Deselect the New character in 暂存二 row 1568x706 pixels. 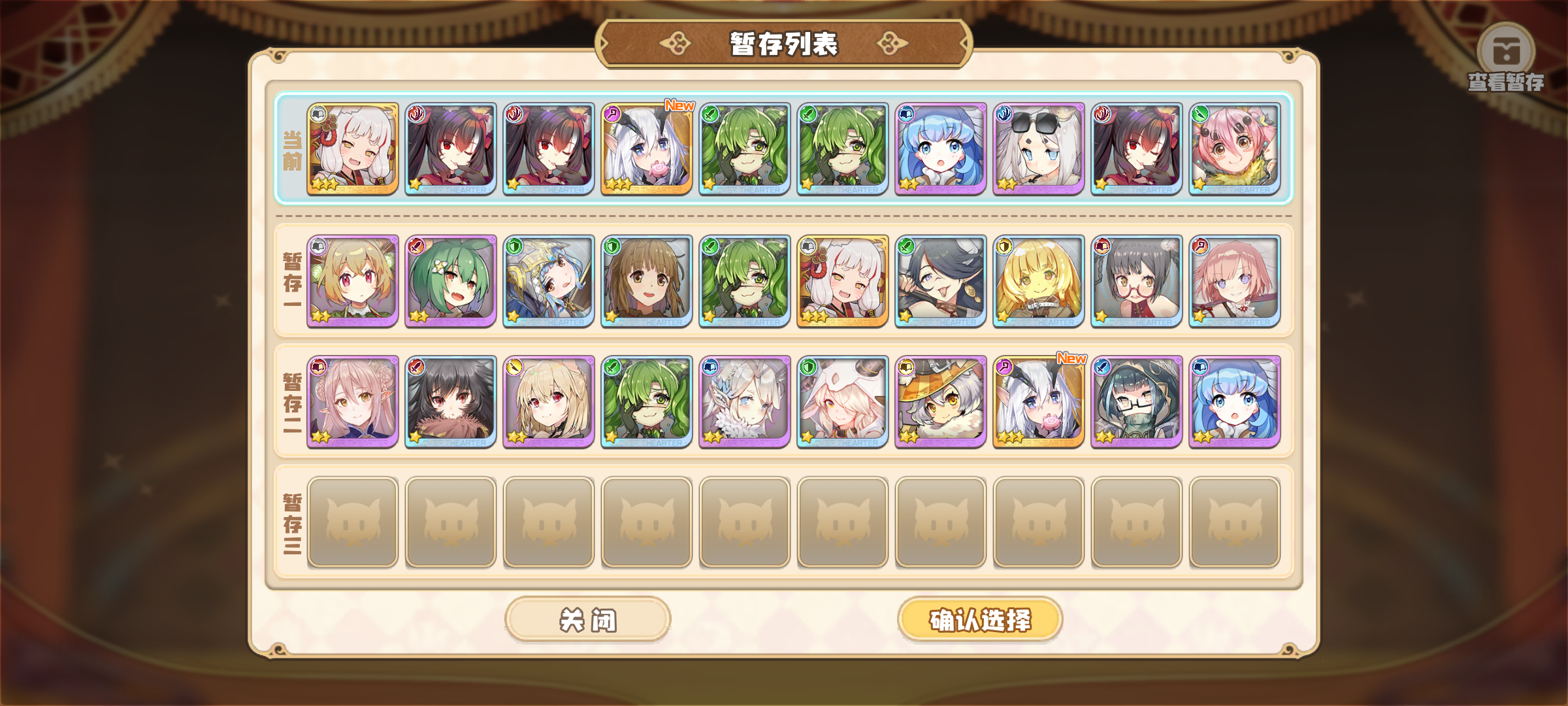[x=1039, y=402]
